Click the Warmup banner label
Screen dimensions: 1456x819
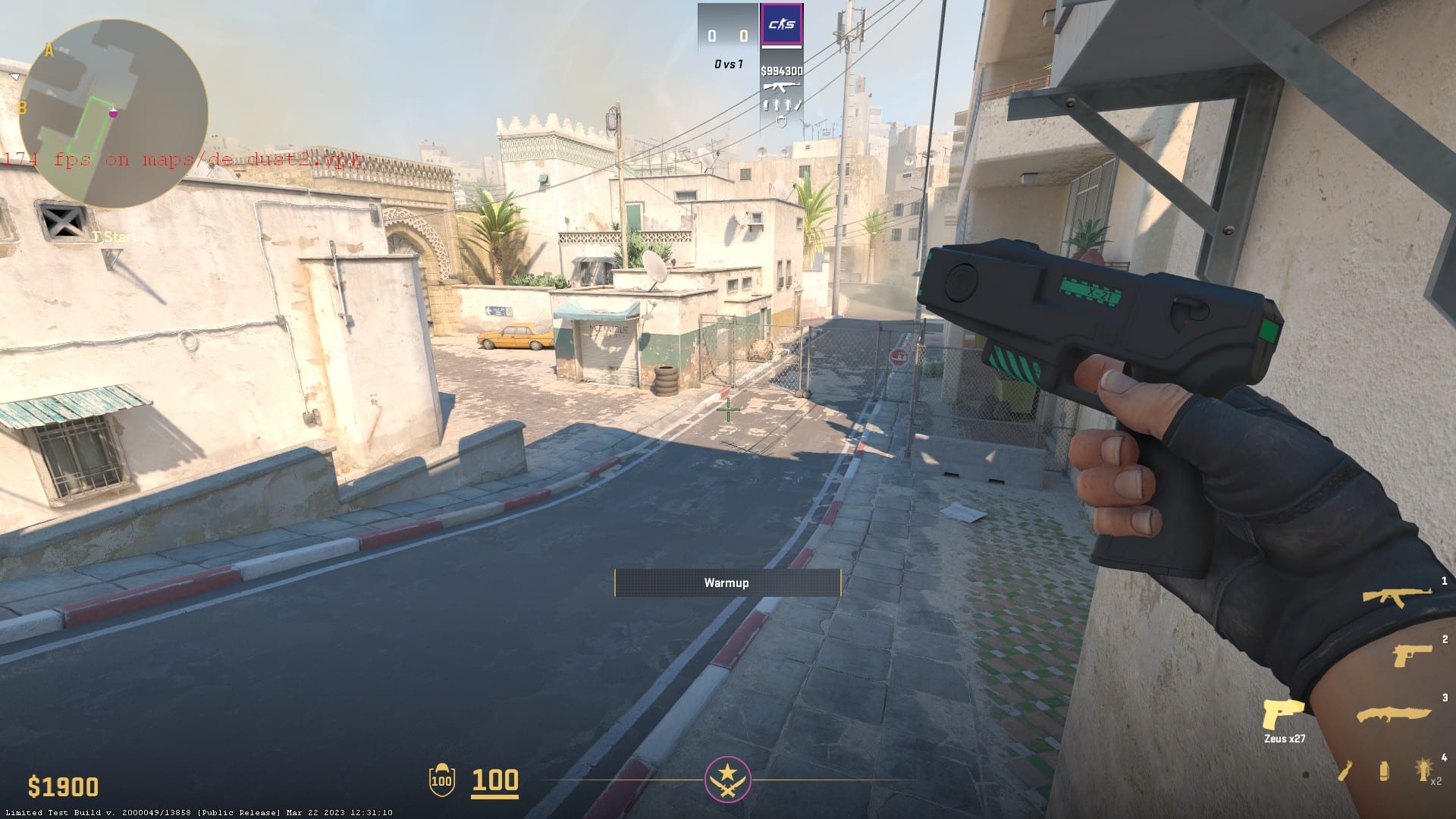726,583
